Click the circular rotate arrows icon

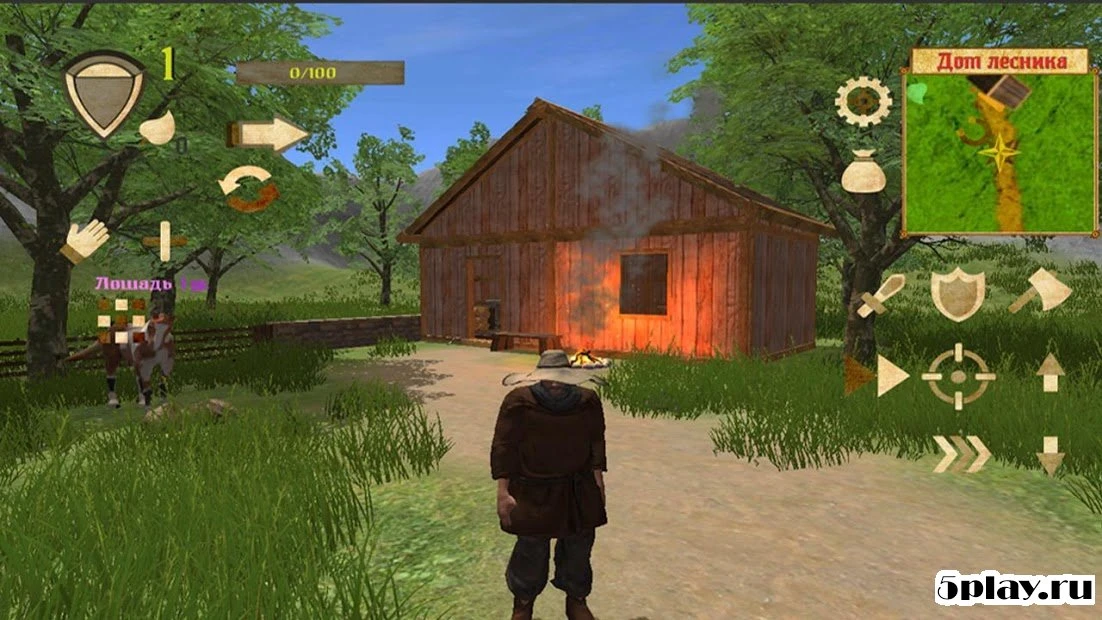click(248, 189)
